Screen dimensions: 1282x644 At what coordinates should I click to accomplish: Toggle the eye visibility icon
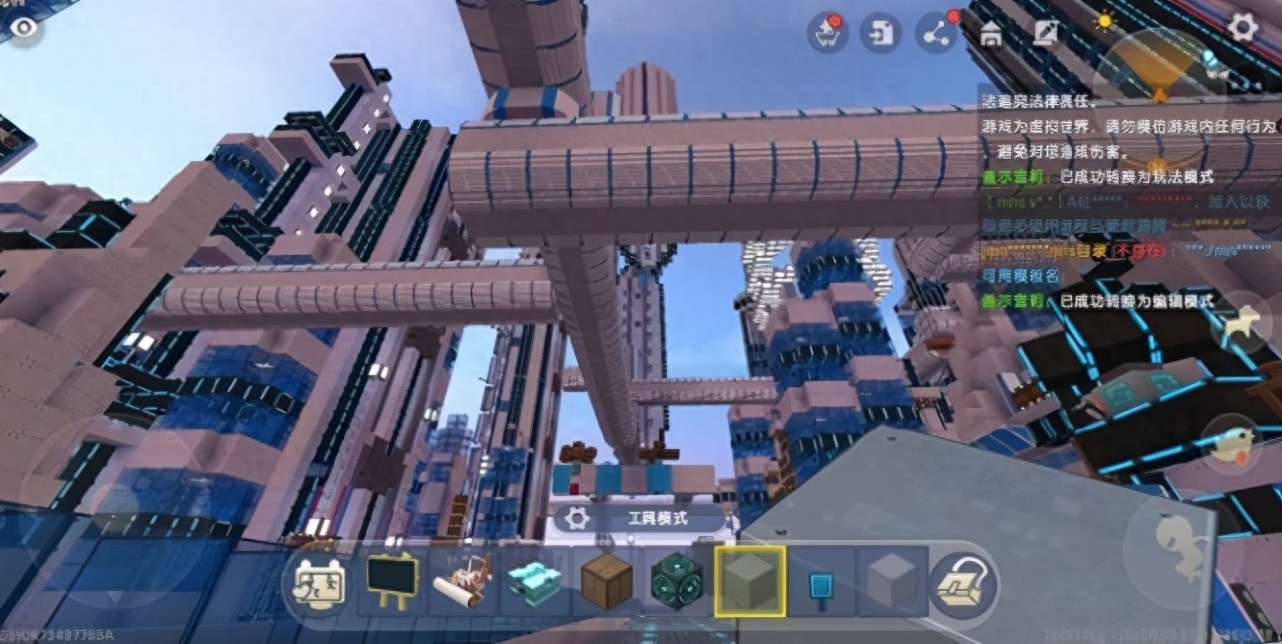point(24,27)
